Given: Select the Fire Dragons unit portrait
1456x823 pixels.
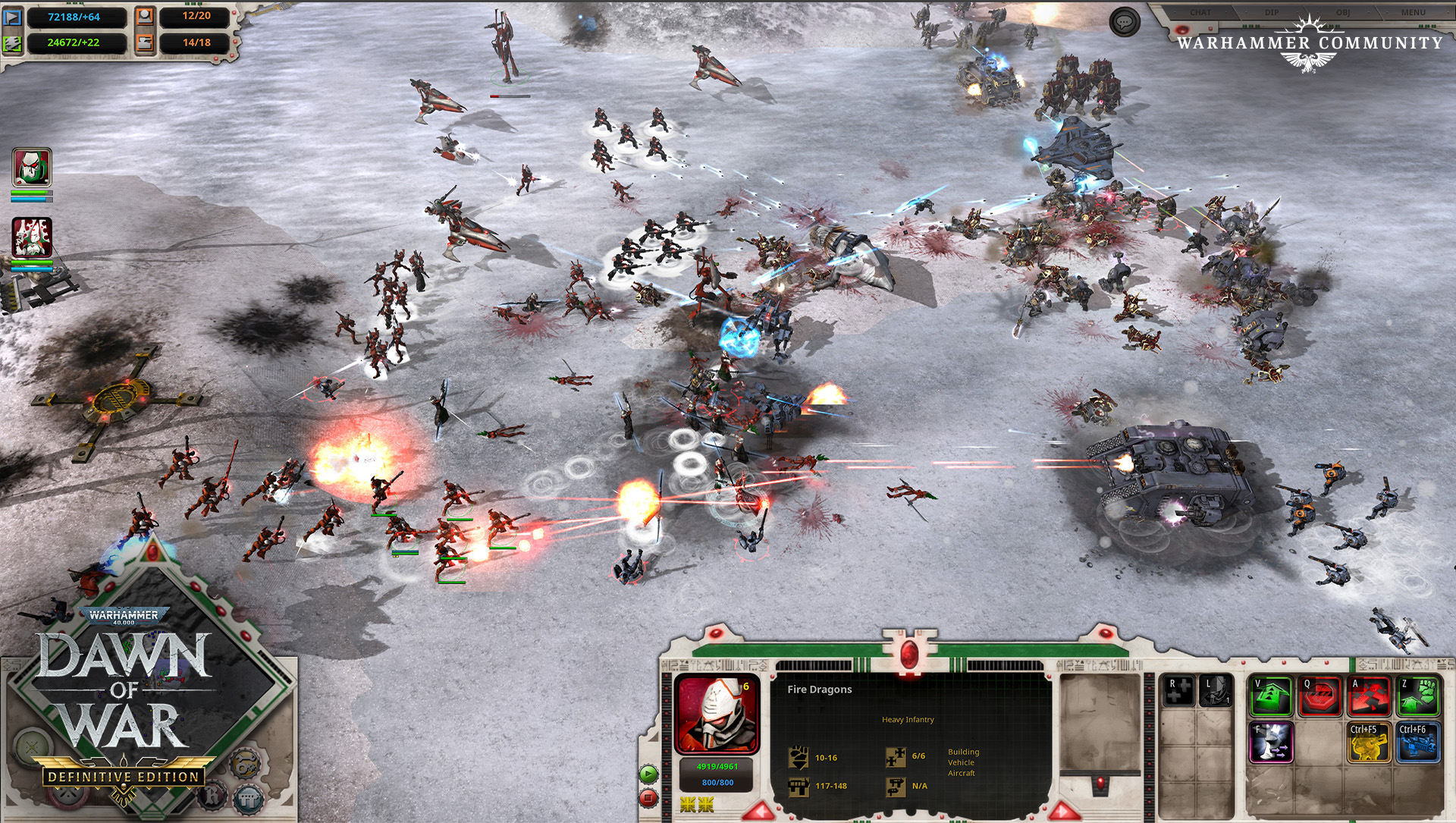Looking at the screenshot, I should [717, 713].
